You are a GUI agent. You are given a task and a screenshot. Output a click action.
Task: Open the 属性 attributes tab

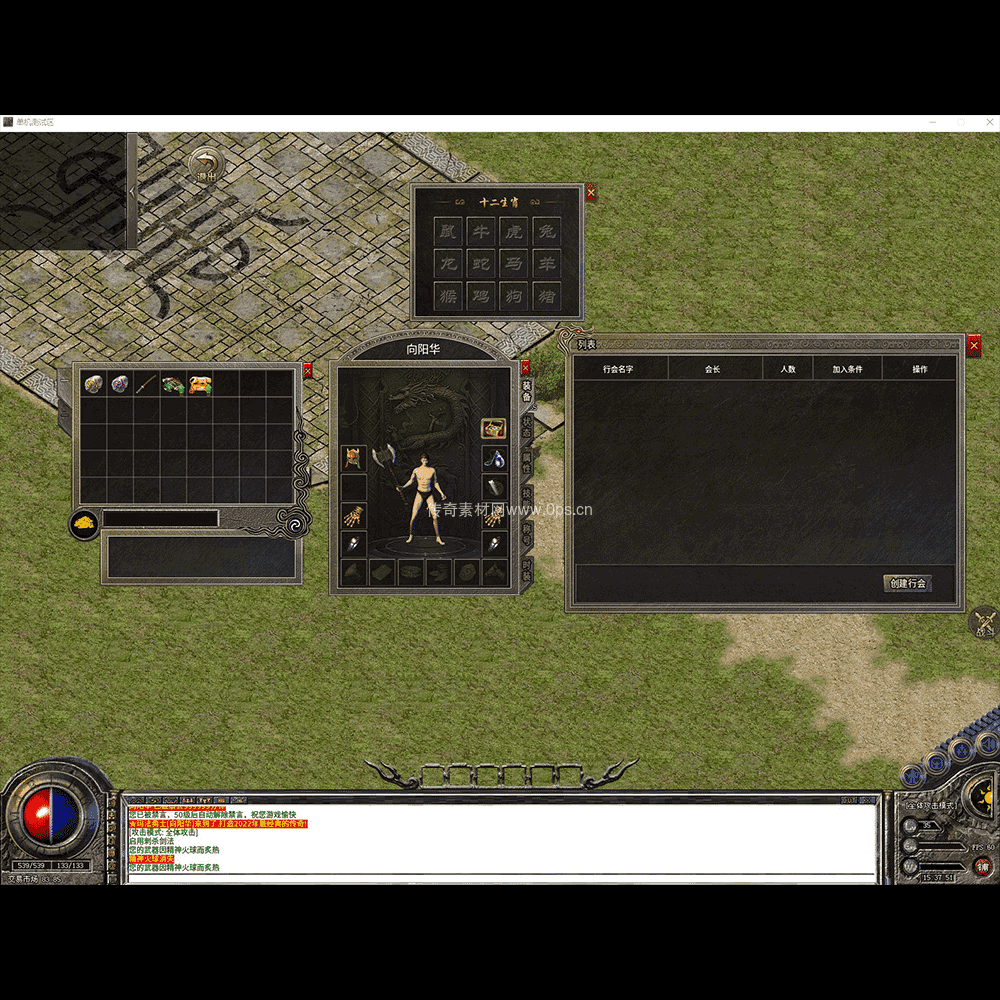pos(527,462)
